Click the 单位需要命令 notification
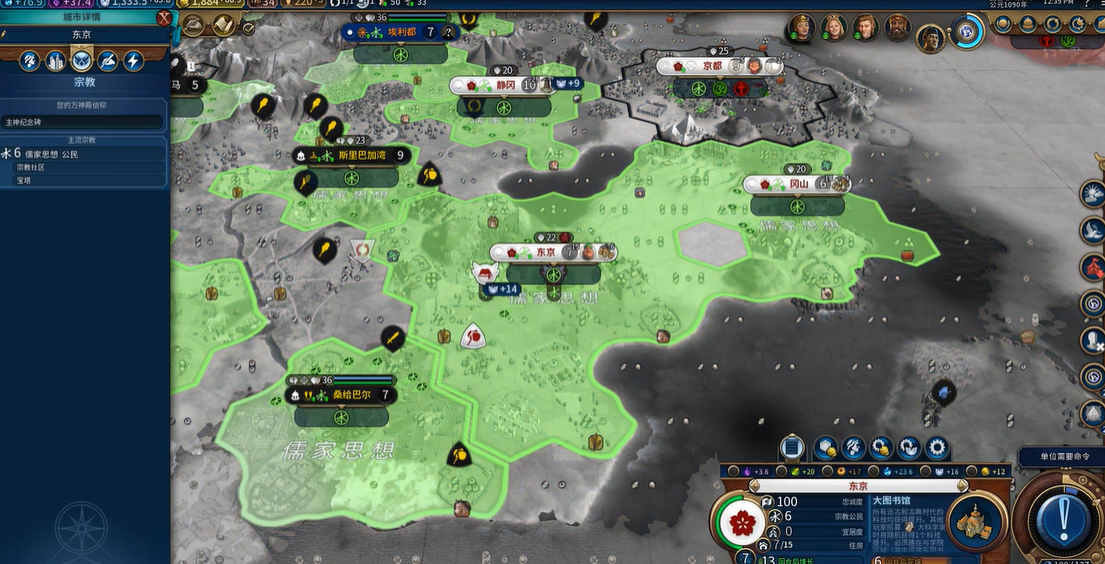1105x564 pixels. tap(1060, 456)
